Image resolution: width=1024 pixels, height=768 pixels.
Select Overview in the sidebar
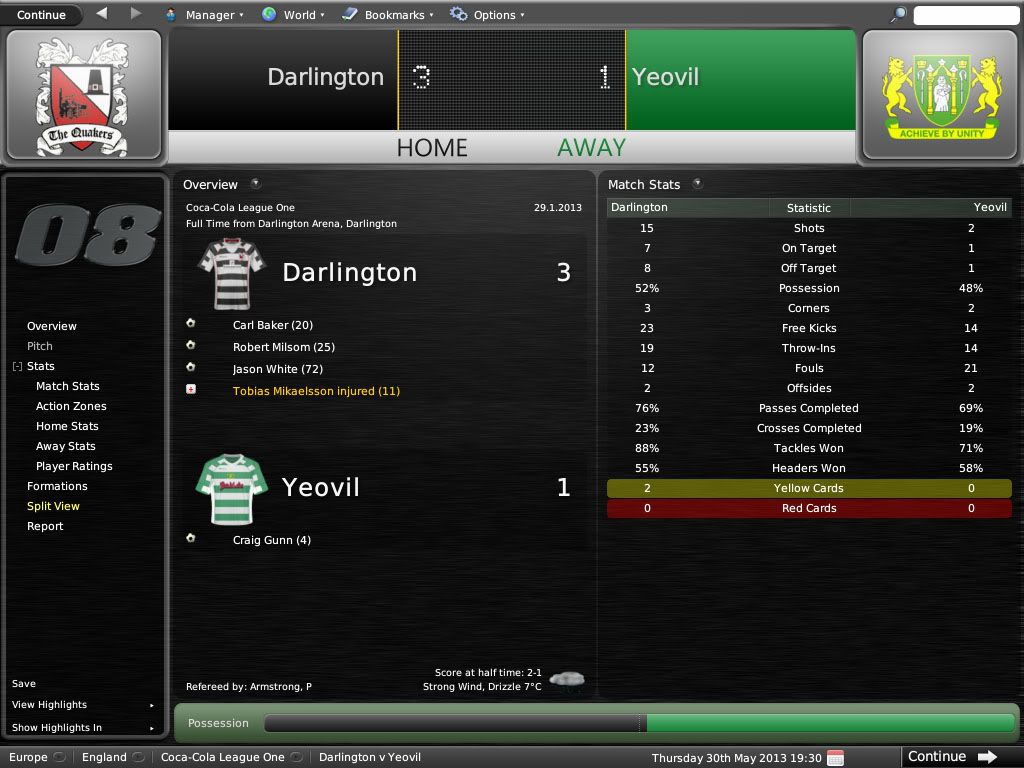click(x=51, y=326)
